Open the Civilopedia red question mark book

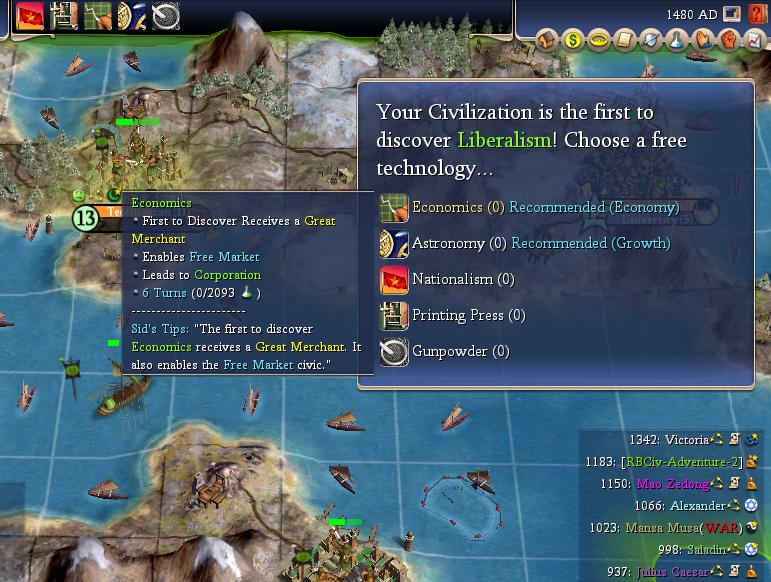coord(758,15)
